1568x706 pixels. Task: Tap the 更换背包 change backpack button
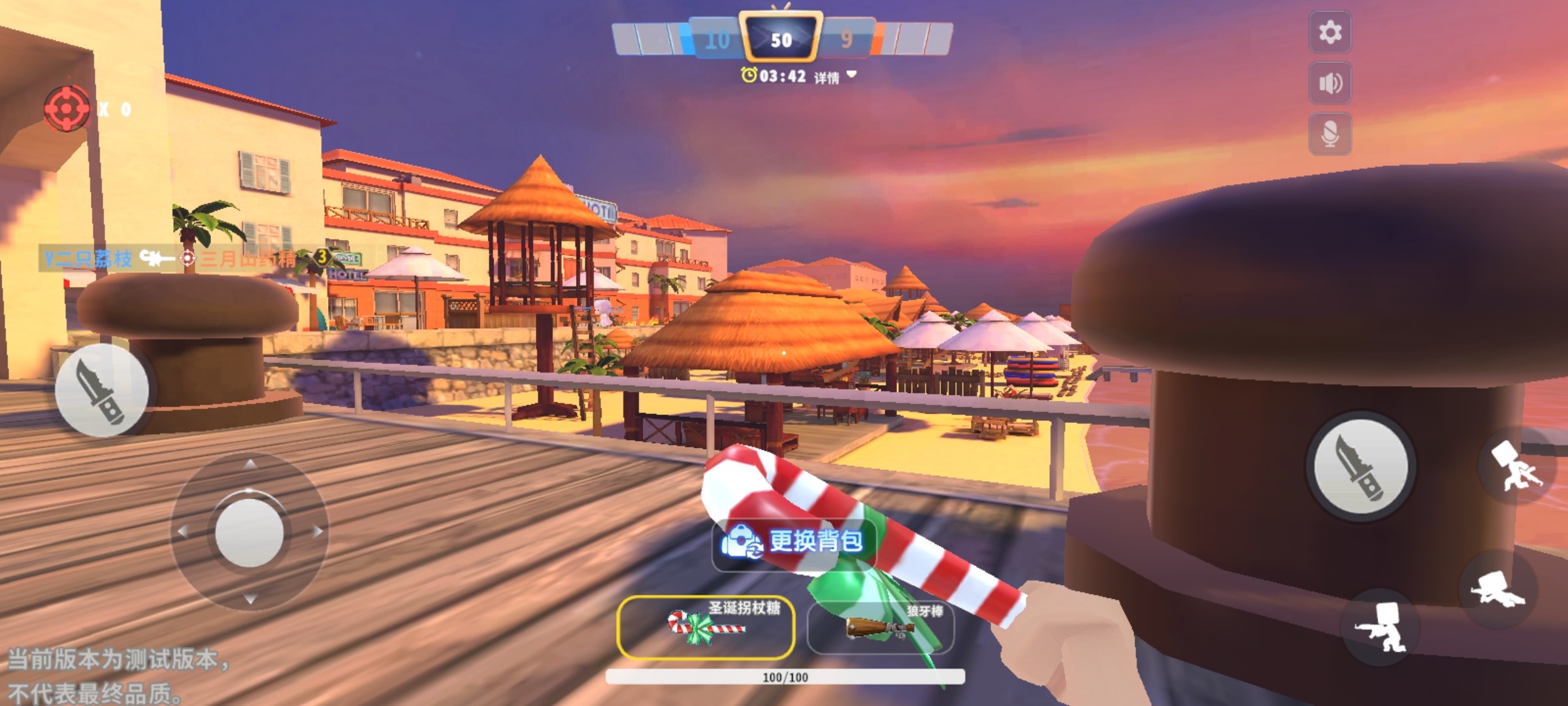(x=793, y=543)
